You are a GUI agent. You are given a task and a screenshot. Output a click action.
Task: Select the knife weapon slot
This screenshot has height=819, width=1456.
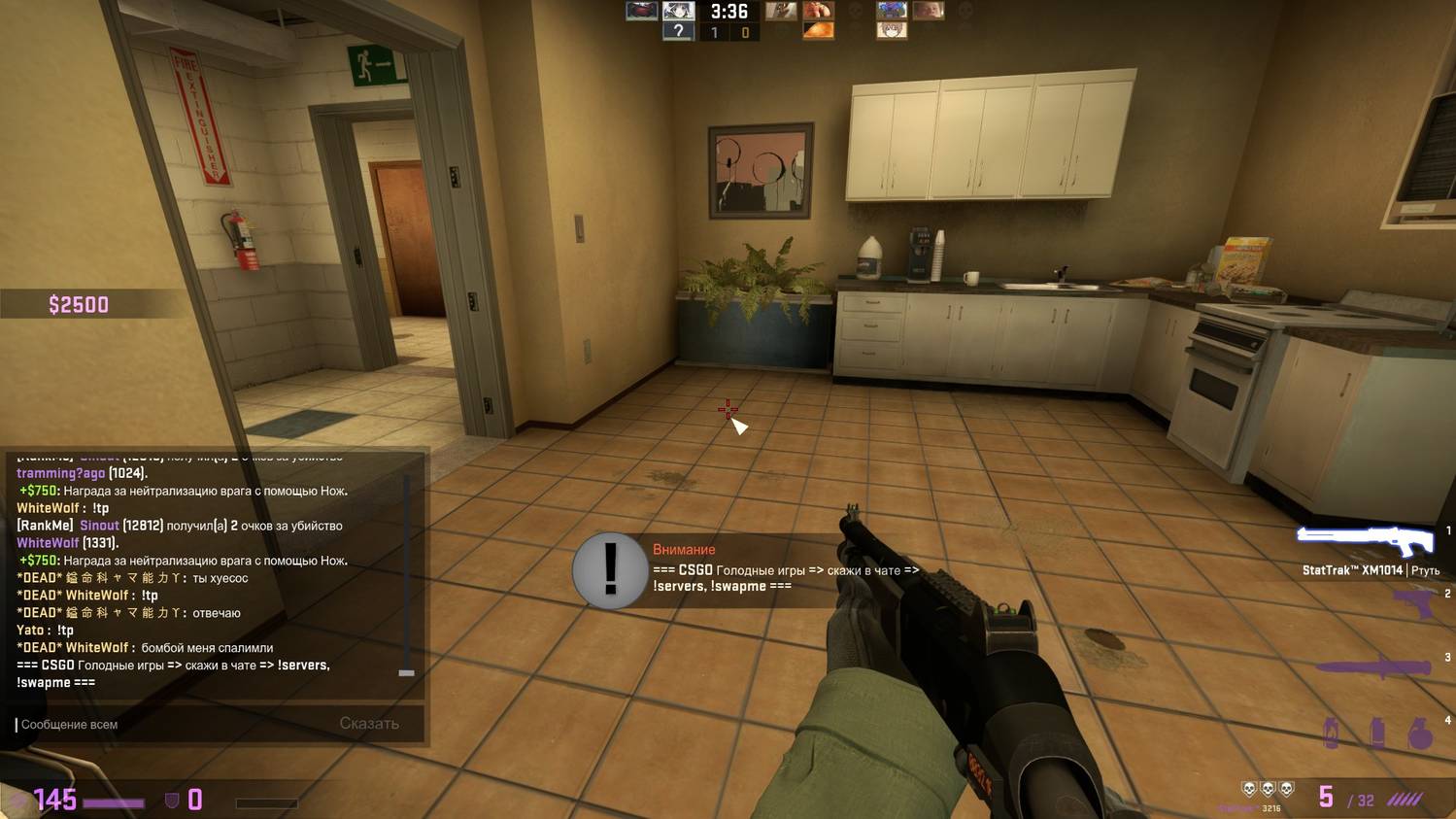1373,667
